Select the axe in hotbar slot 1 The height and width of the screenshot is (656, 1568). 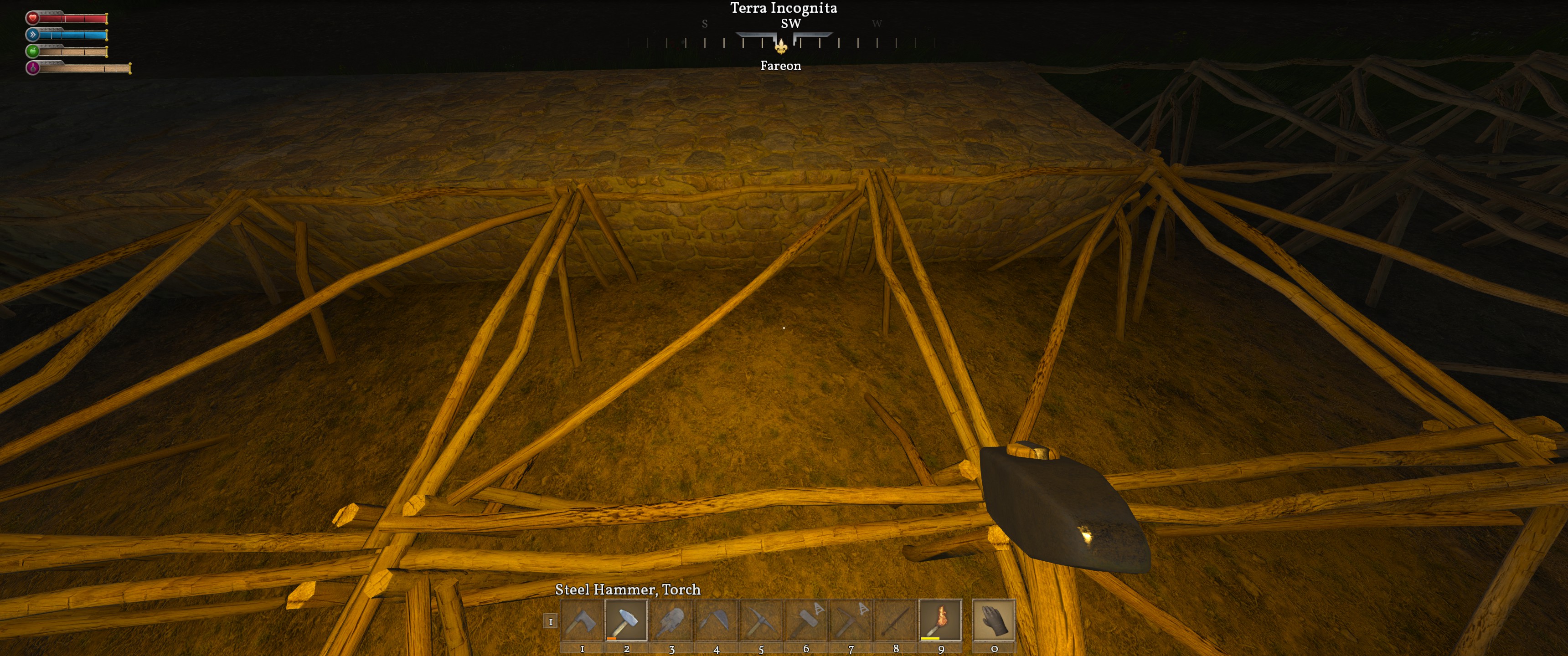(x=582, y=621)
